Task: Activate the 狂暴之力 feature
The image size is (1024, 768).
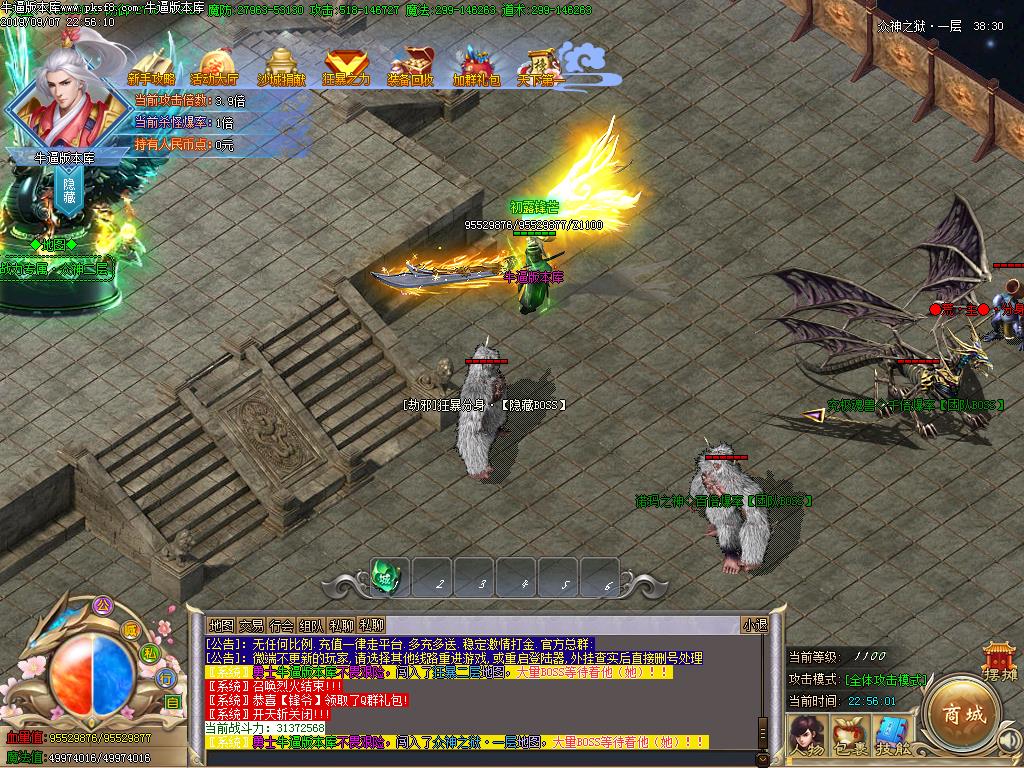Action: click(346, 66)
